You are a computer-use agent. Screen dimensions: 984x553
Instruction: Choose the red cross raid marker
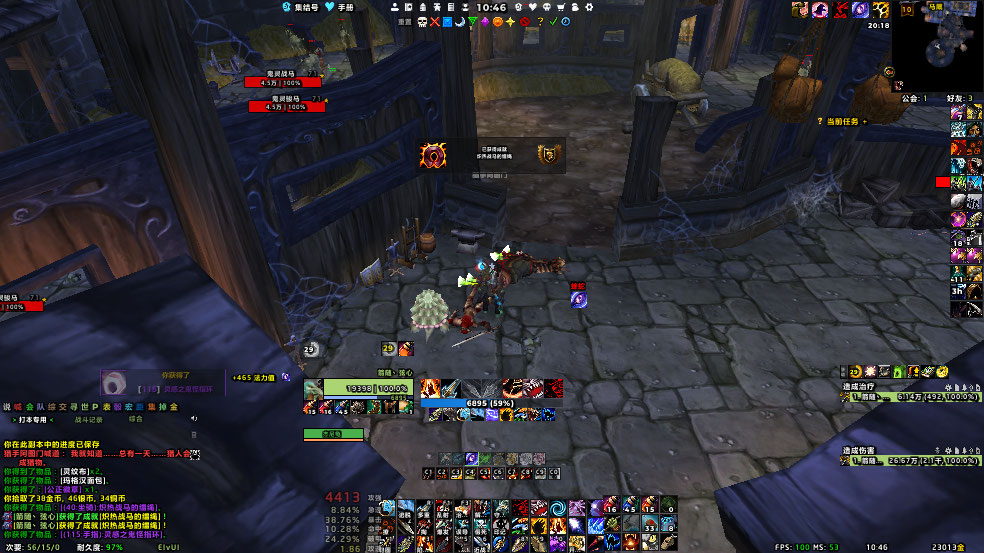434,21
